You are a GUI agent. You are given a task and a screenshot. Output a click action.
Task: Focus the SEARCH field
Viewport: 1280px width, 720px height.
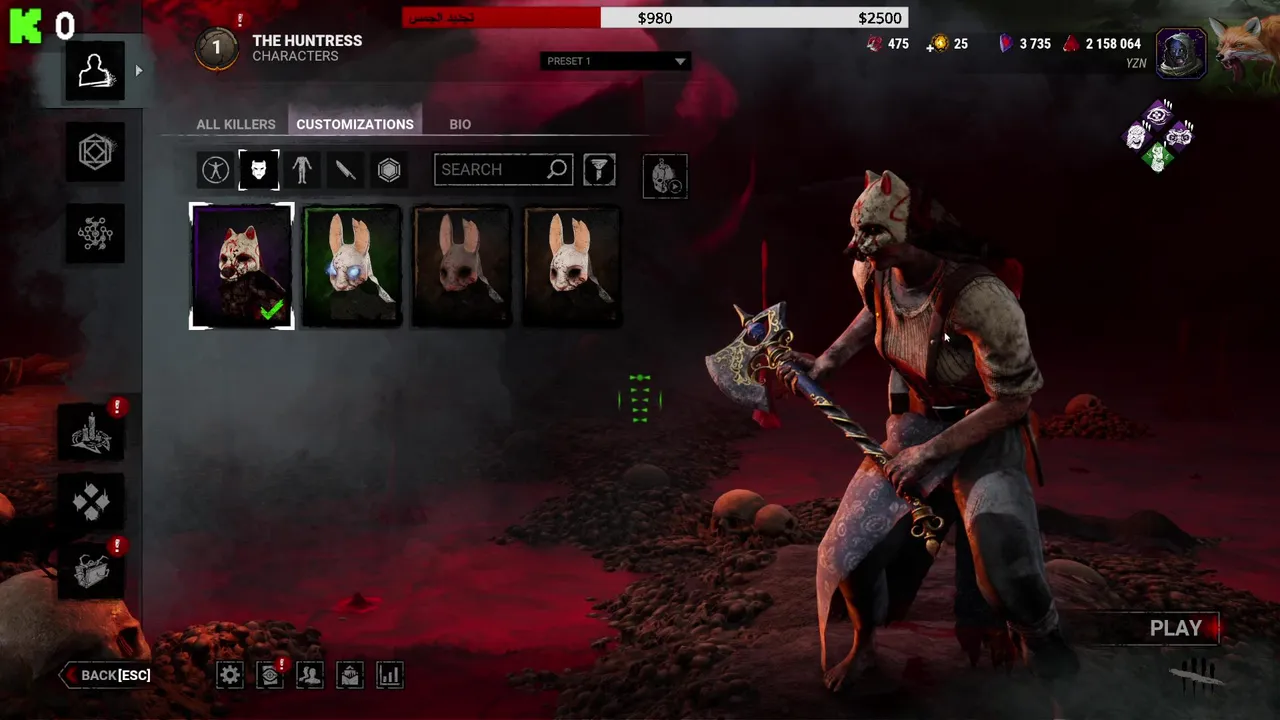point(490,170)
